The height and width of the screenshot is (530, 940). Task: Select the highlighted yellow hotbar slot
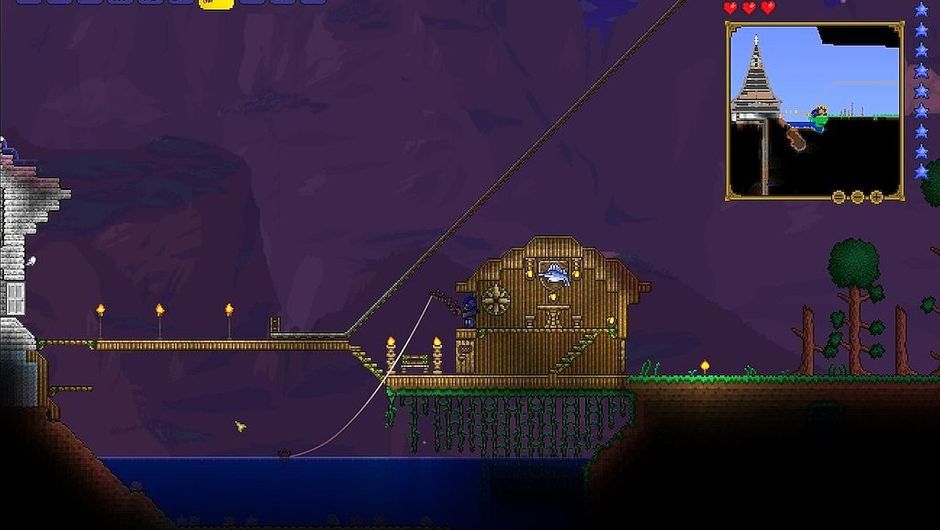pyautogui.click(x=217, y=3)
